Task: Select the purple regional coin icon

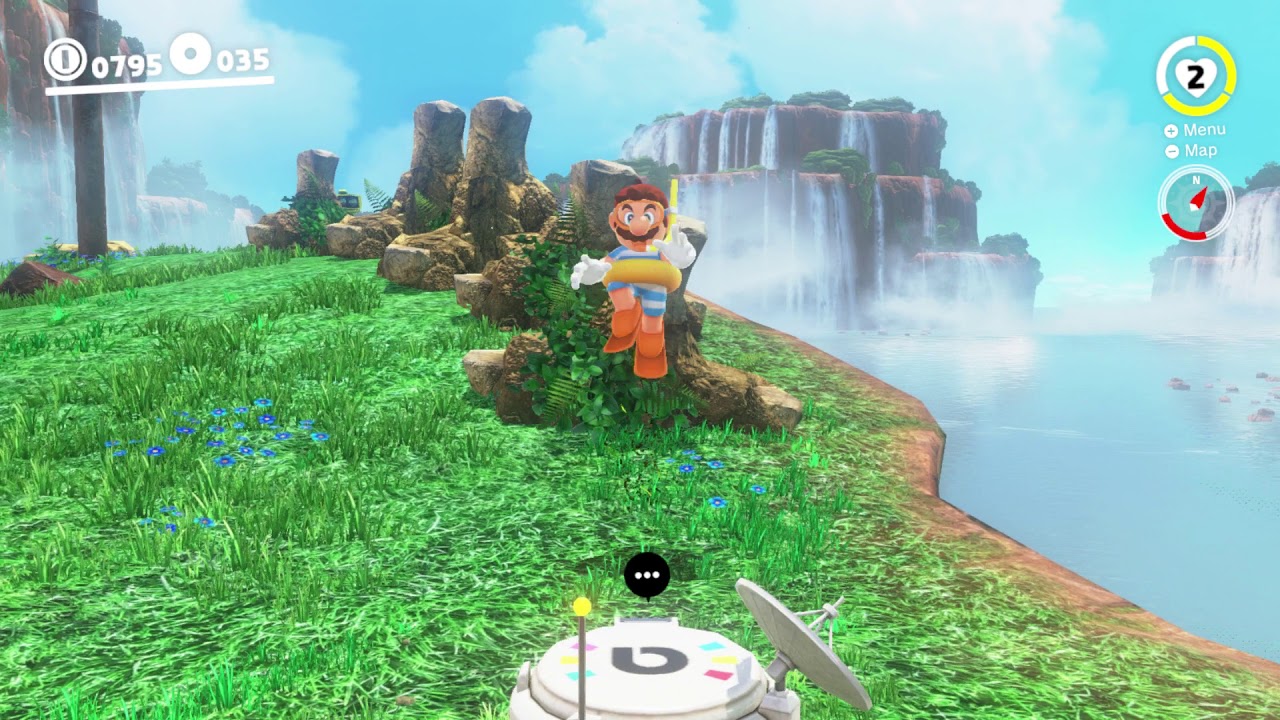Action: pos(192,55)
